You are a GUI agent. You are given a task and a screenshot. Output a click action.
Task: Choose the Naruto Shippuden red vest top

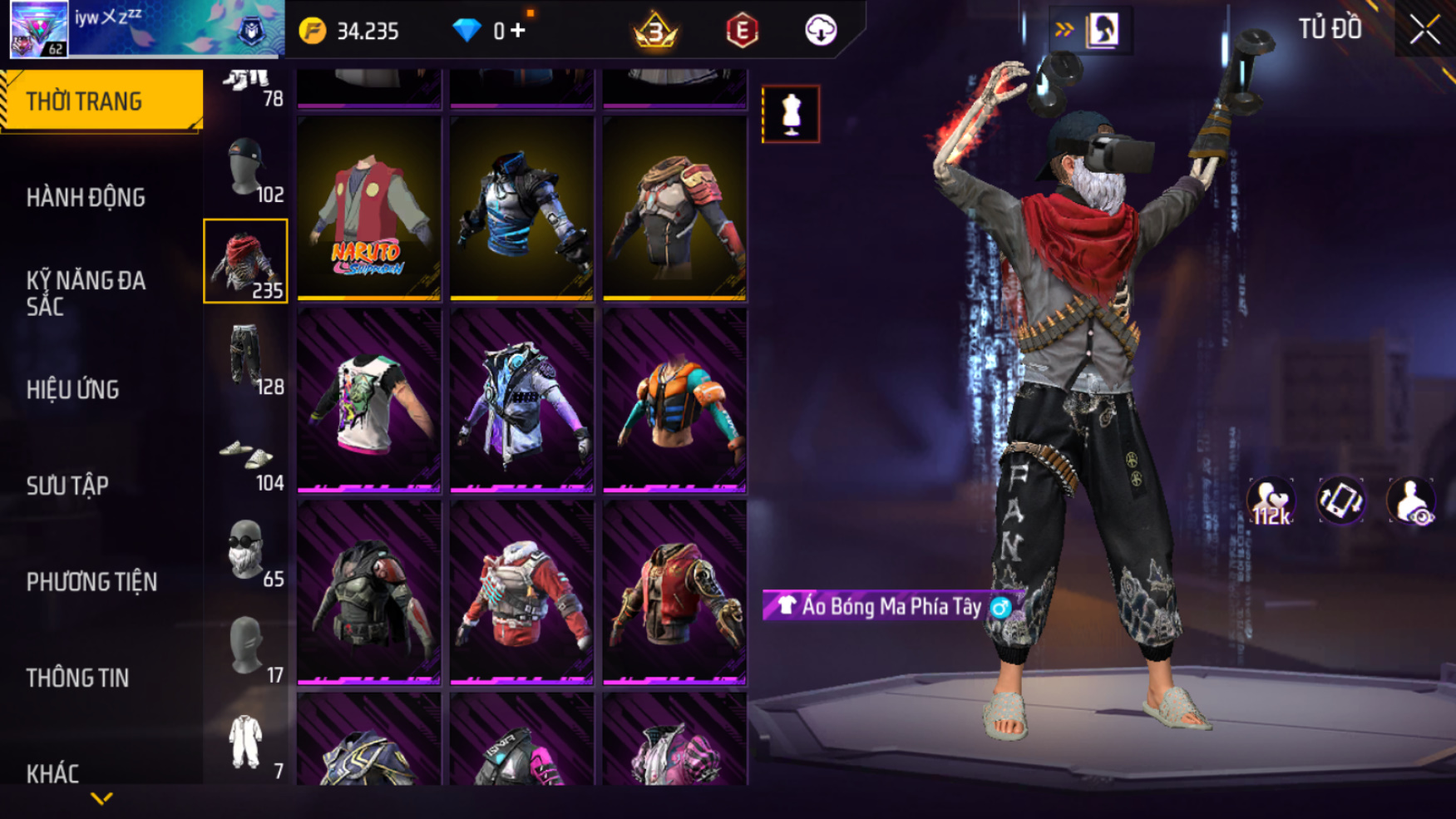point(369,208)
